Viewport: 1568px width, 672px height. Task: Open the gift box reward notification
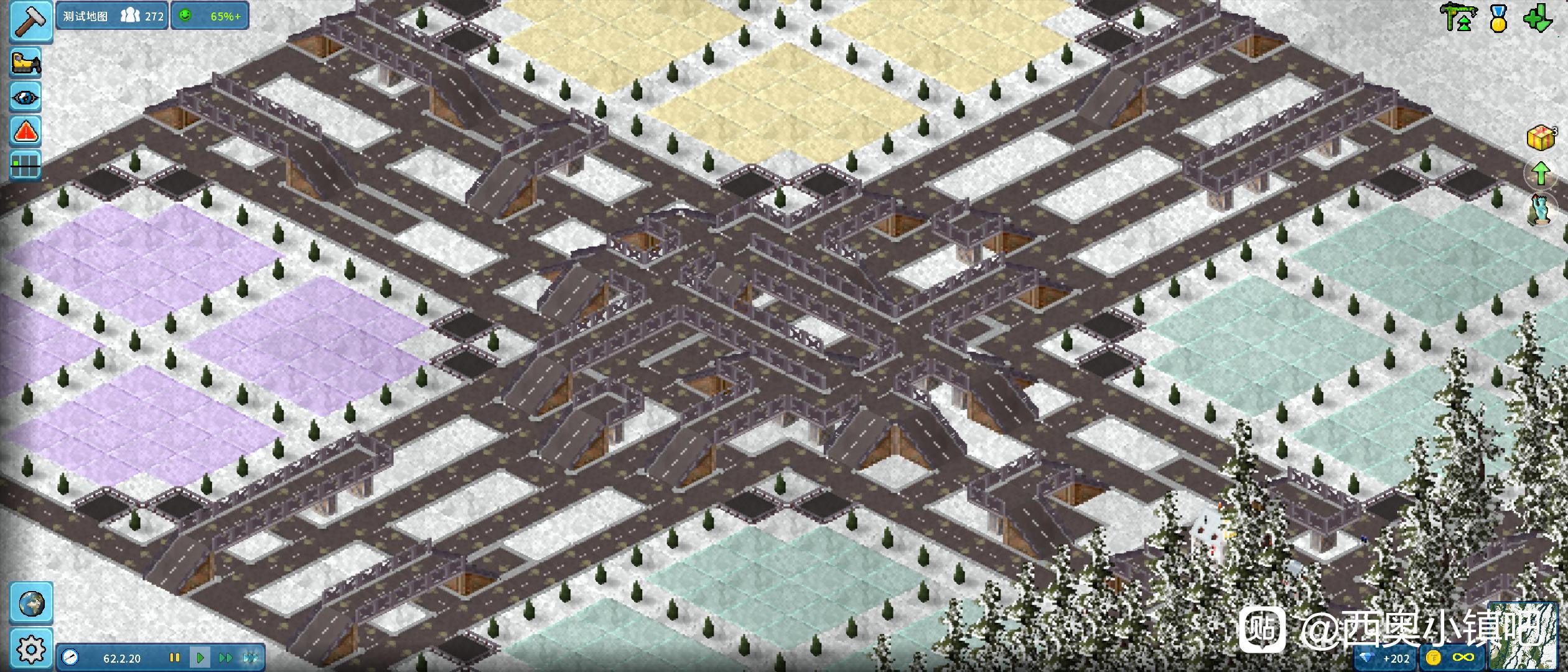[x=1541, y=138]
